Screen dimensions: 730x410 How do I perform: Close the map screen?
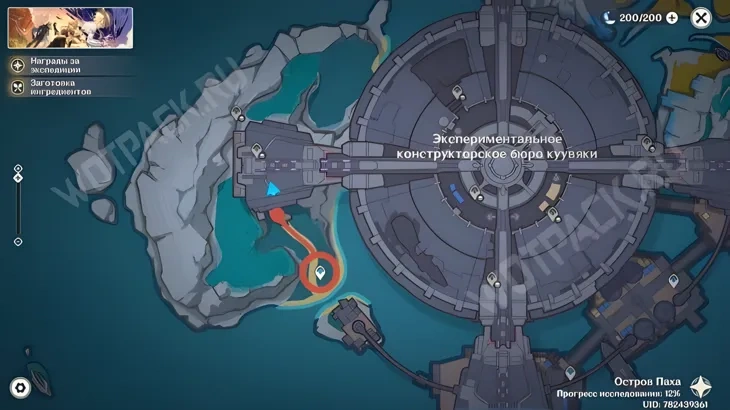point(701,18)
